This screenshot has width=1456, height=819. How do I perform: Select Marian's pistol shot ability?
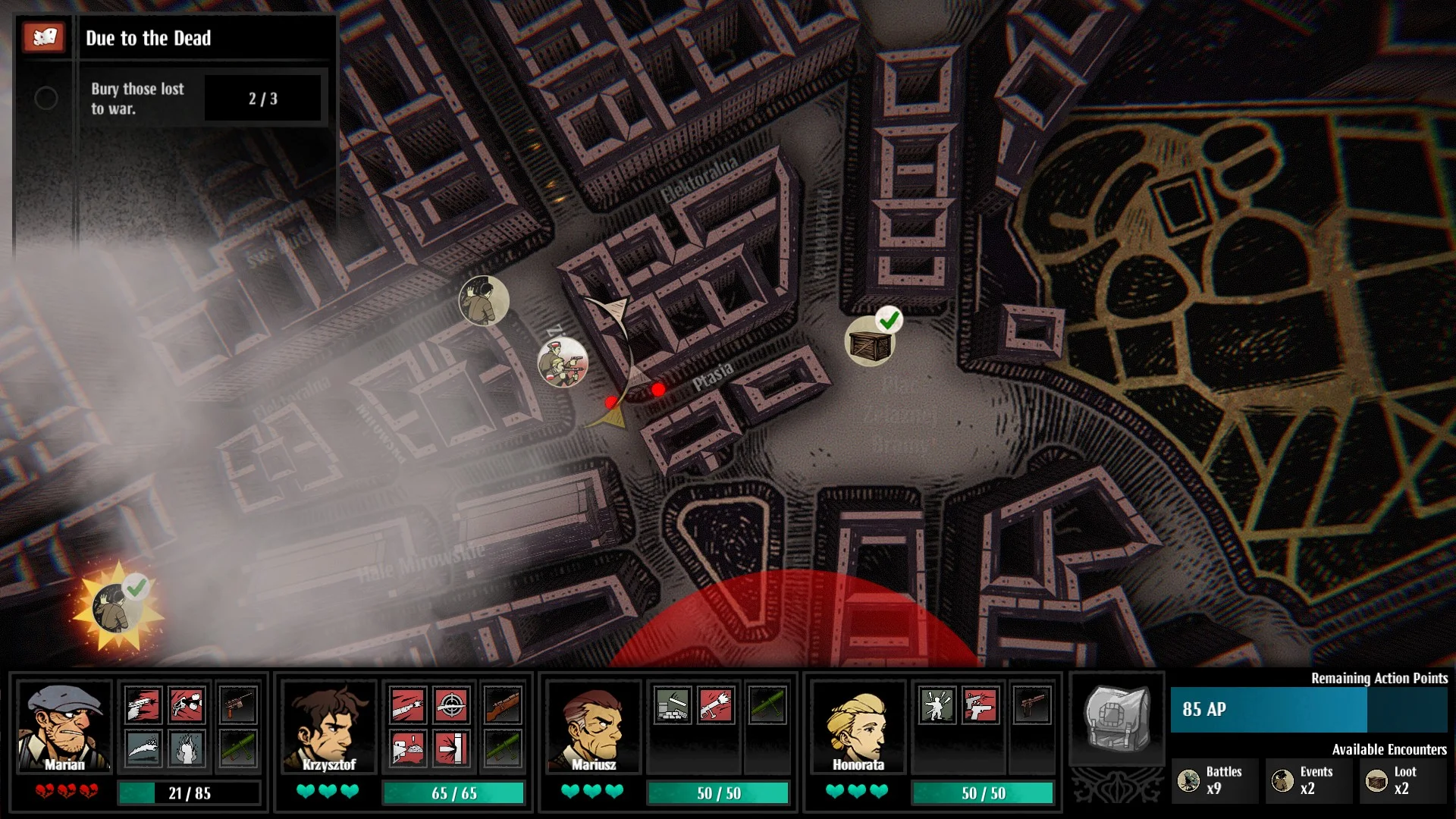click(143, 705)
